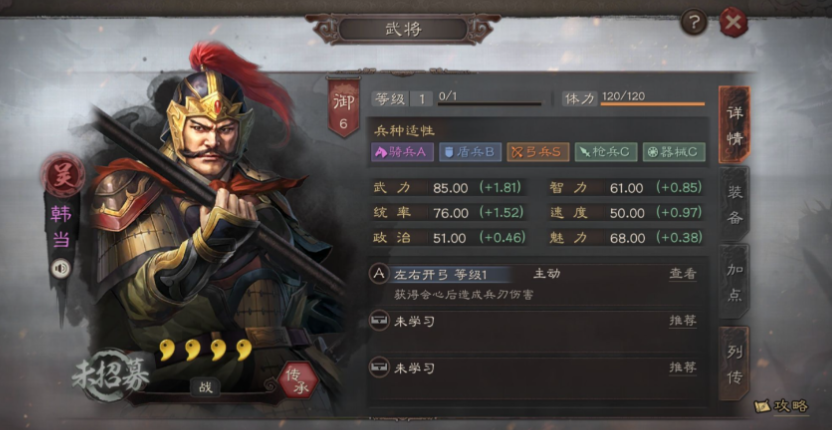832x430 pixels.
Task: Tap the red 御 6 cost badge
Action: pos(343,108)
